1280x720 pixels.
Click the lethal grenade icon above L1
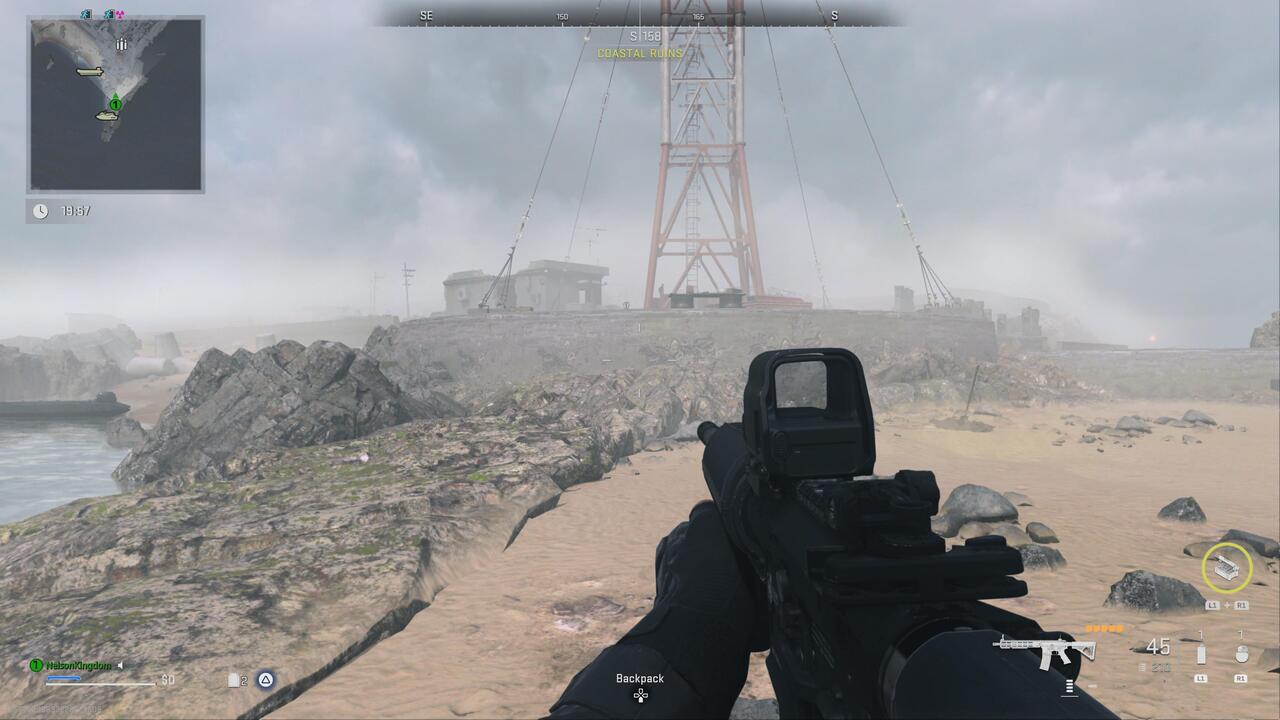[x=1201, y=653]
